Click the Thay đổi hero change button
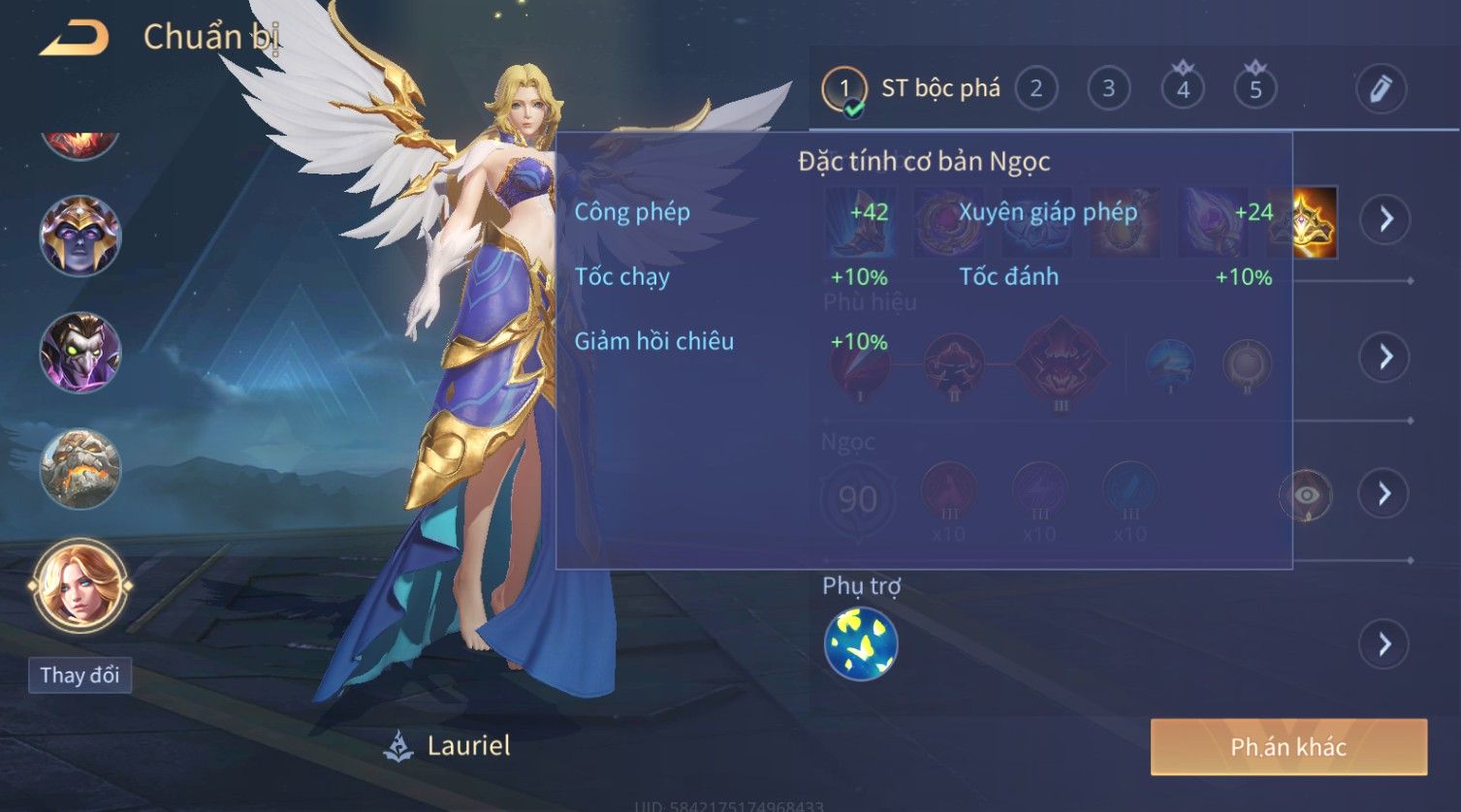 tap(79, 675)
